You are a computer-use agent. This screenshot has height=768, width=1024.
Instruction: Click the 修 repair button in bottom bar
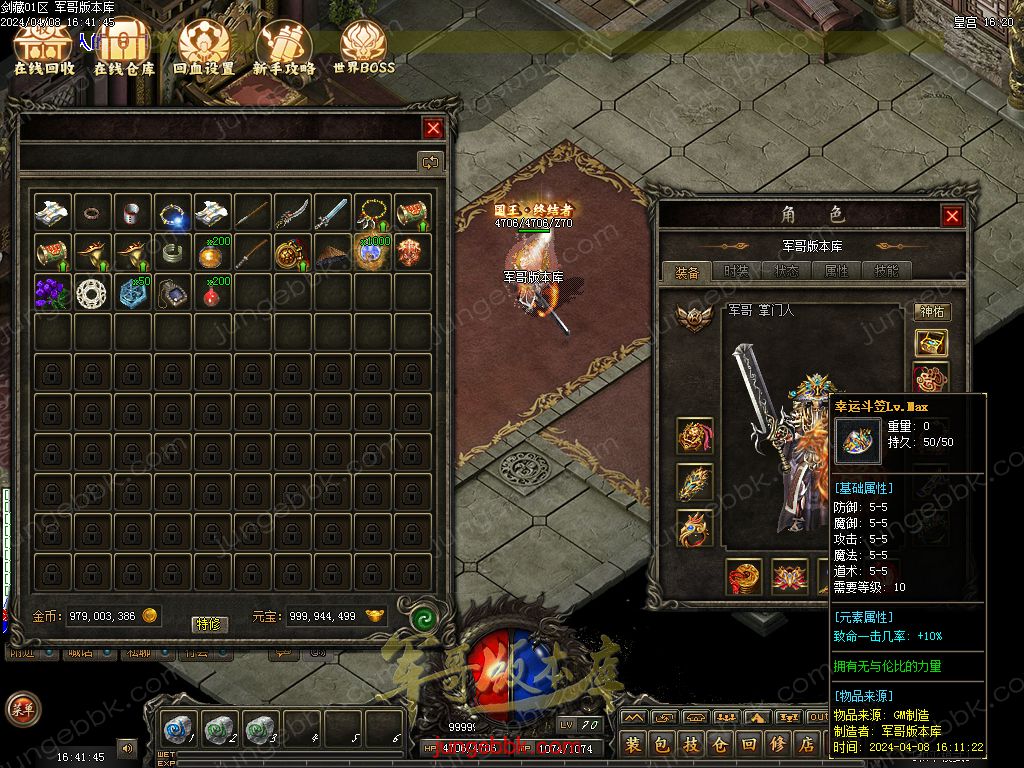[777, 744]
